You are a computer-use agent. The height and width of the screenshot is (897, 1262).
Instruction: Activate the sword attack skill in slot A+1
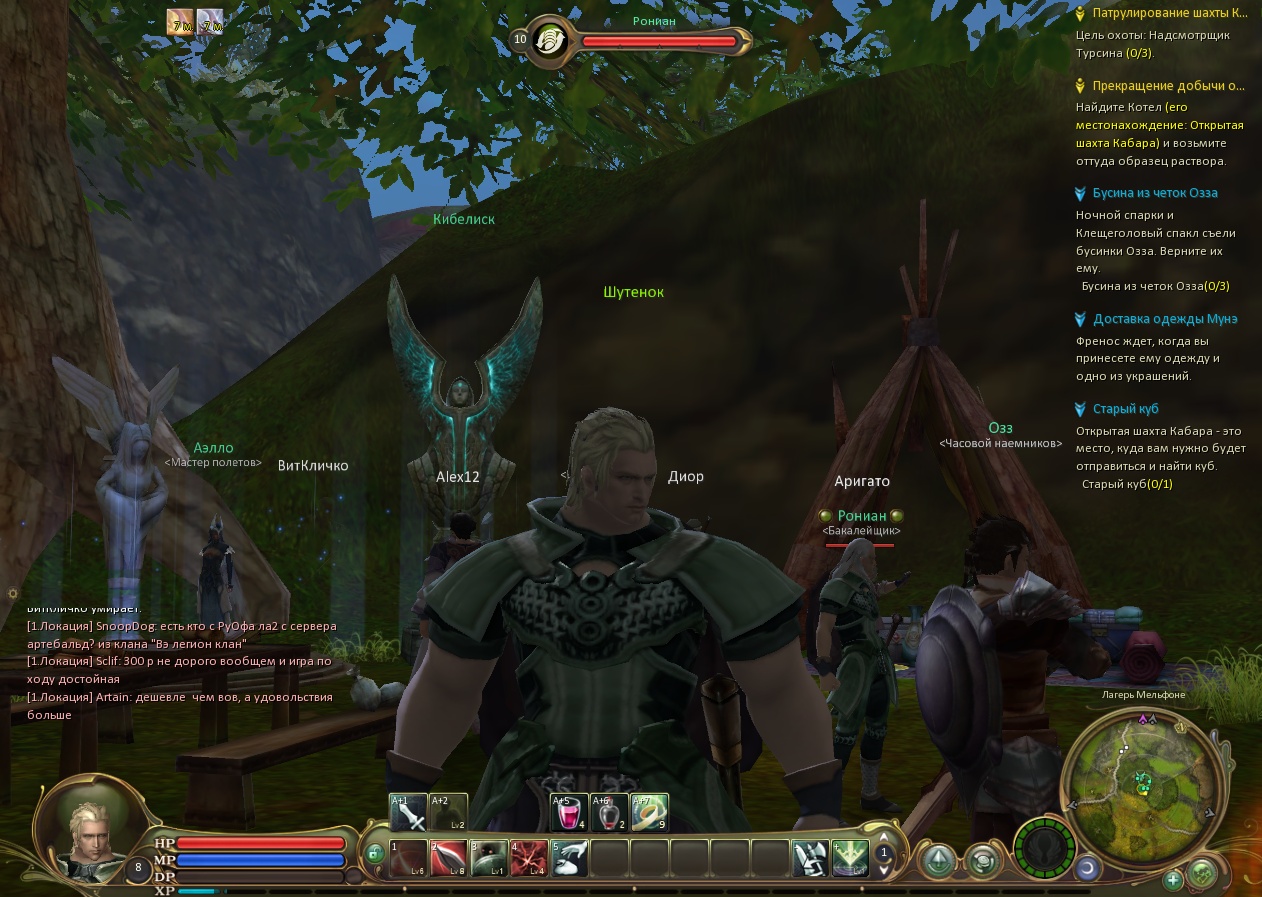tap(408, 812)
